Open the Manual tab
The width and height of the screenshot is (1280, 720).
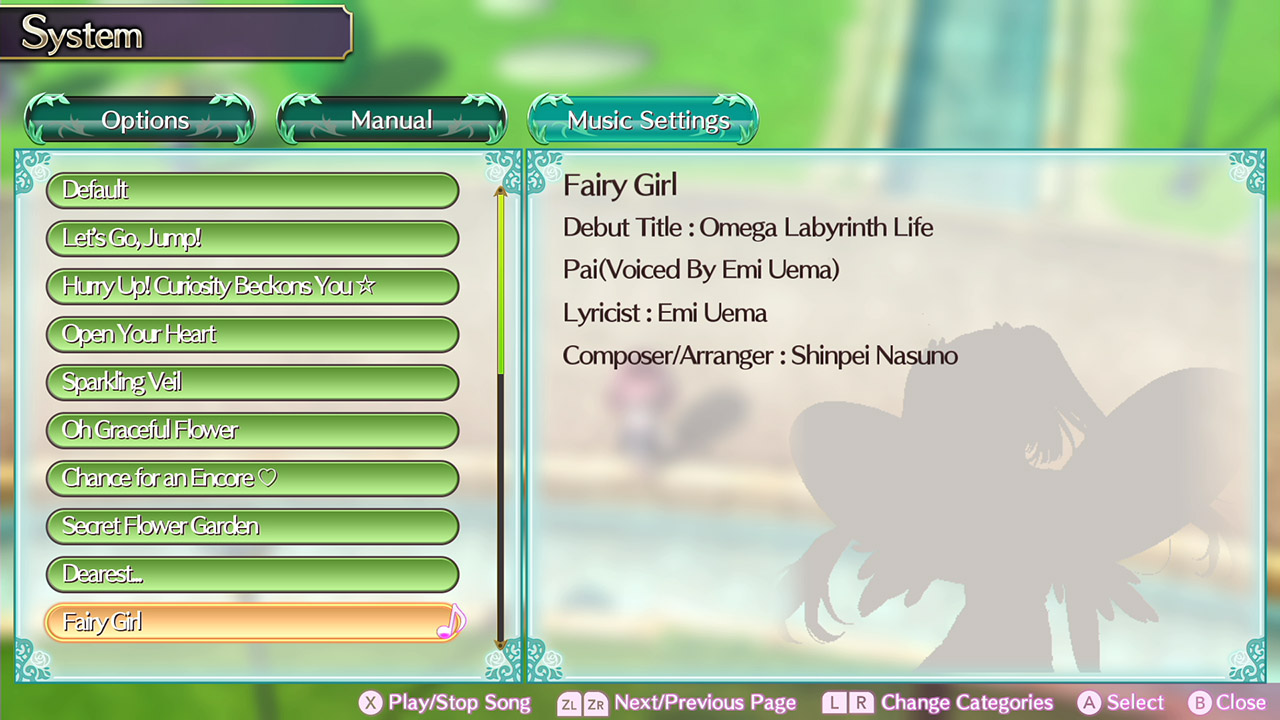391,119
